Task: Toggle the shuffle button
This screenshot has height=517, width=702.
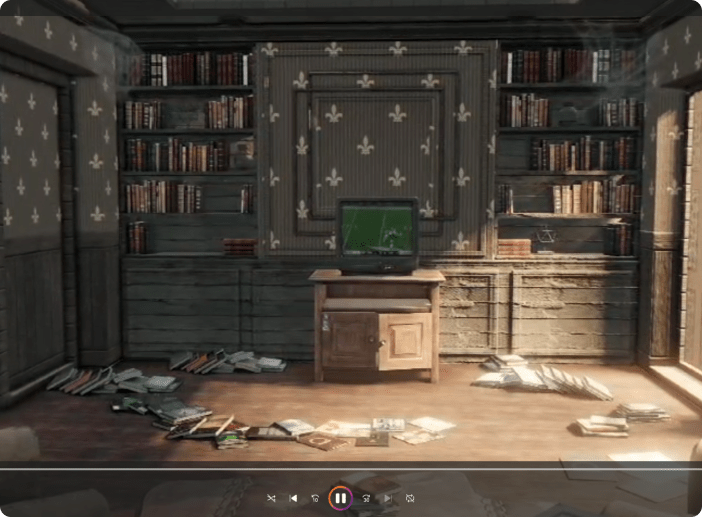Action: 271,497
